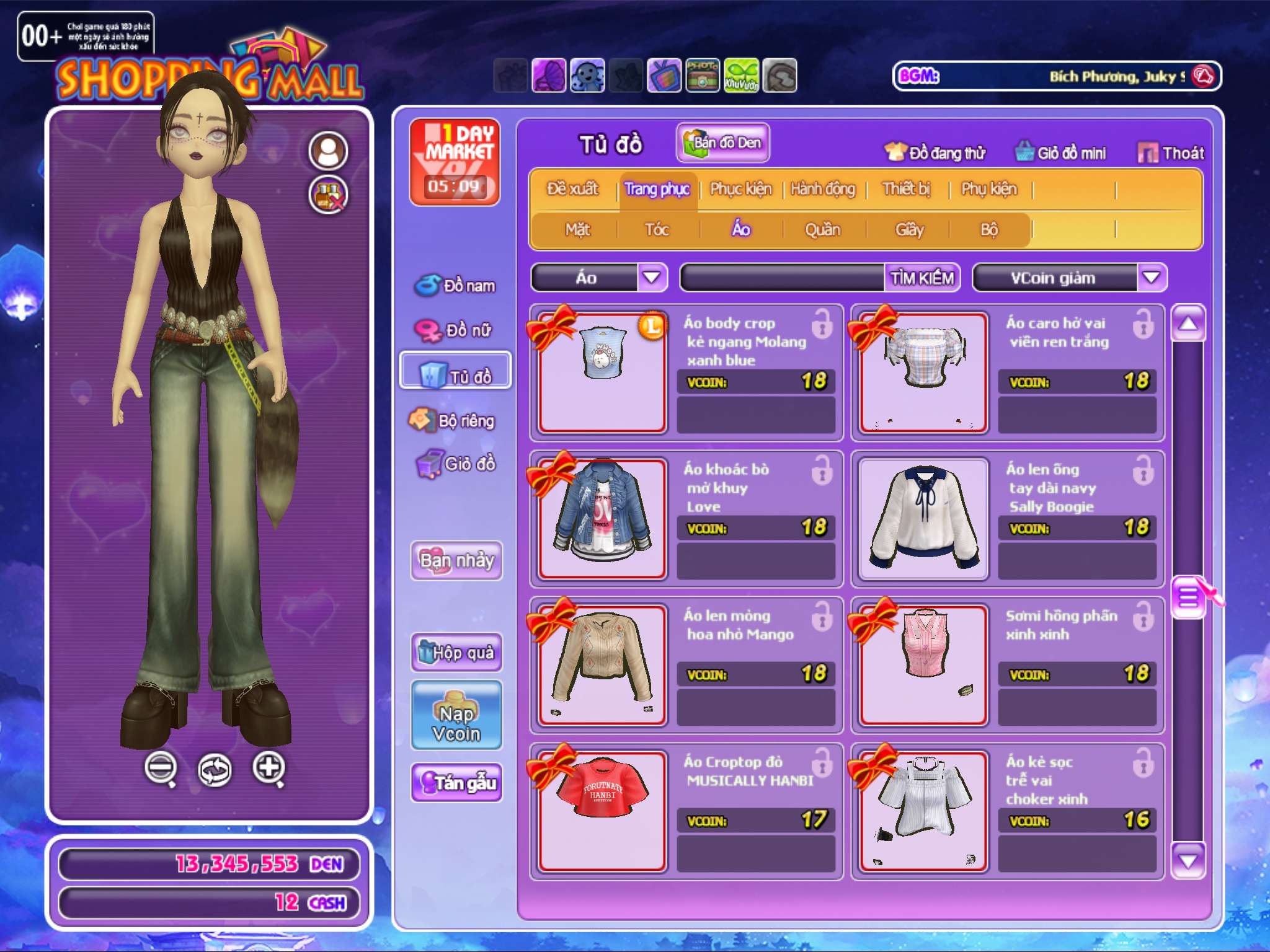Open the Giỏ đồ mini basket
Screen dimensions: 1270x952
tap(1060, 152)
